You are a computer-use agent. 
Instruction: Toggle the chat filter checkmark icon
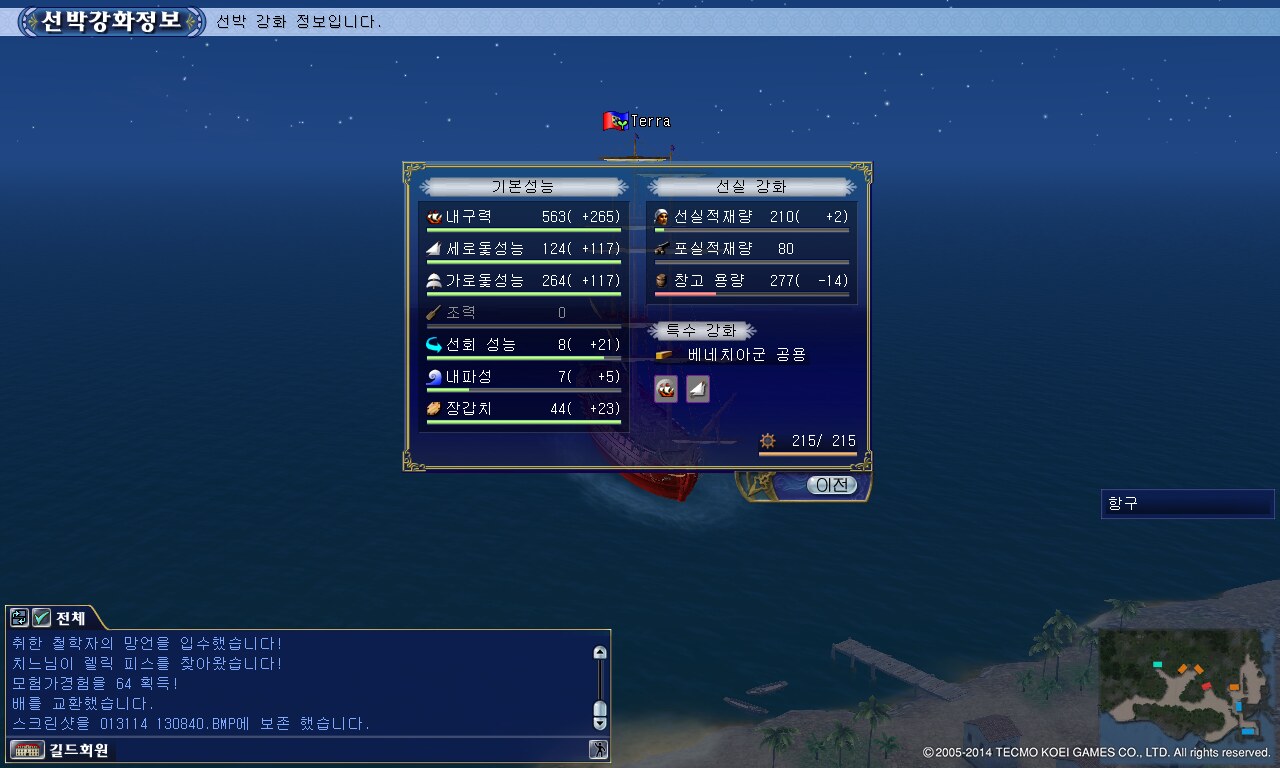[x=41, y=618]
